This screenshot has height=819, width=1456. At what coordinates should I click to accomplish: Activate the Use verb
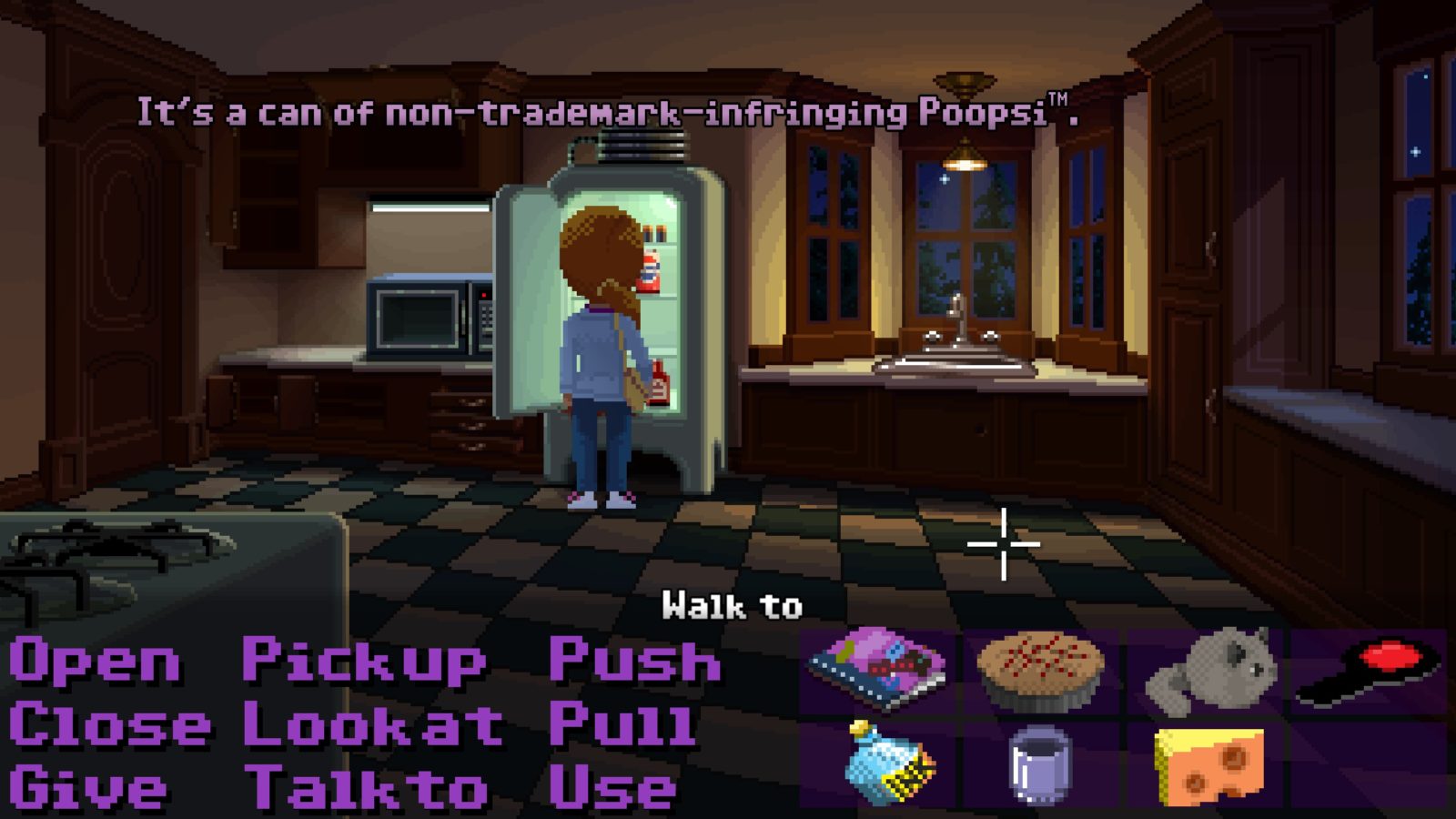pyautogui.click(x=613, y=788)
